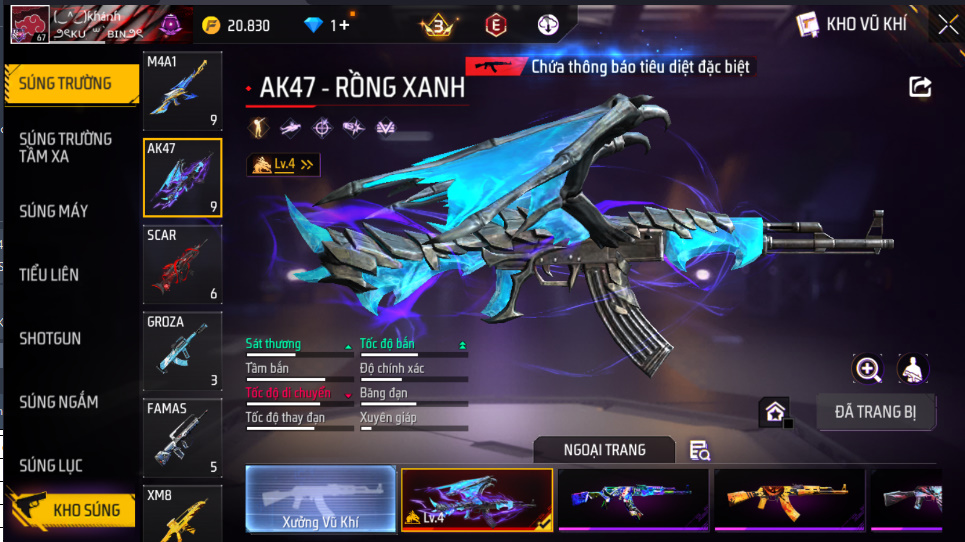Pick the FAMAS weapon thumbnail
Screen dimensions: 965x542
point(182,438)
